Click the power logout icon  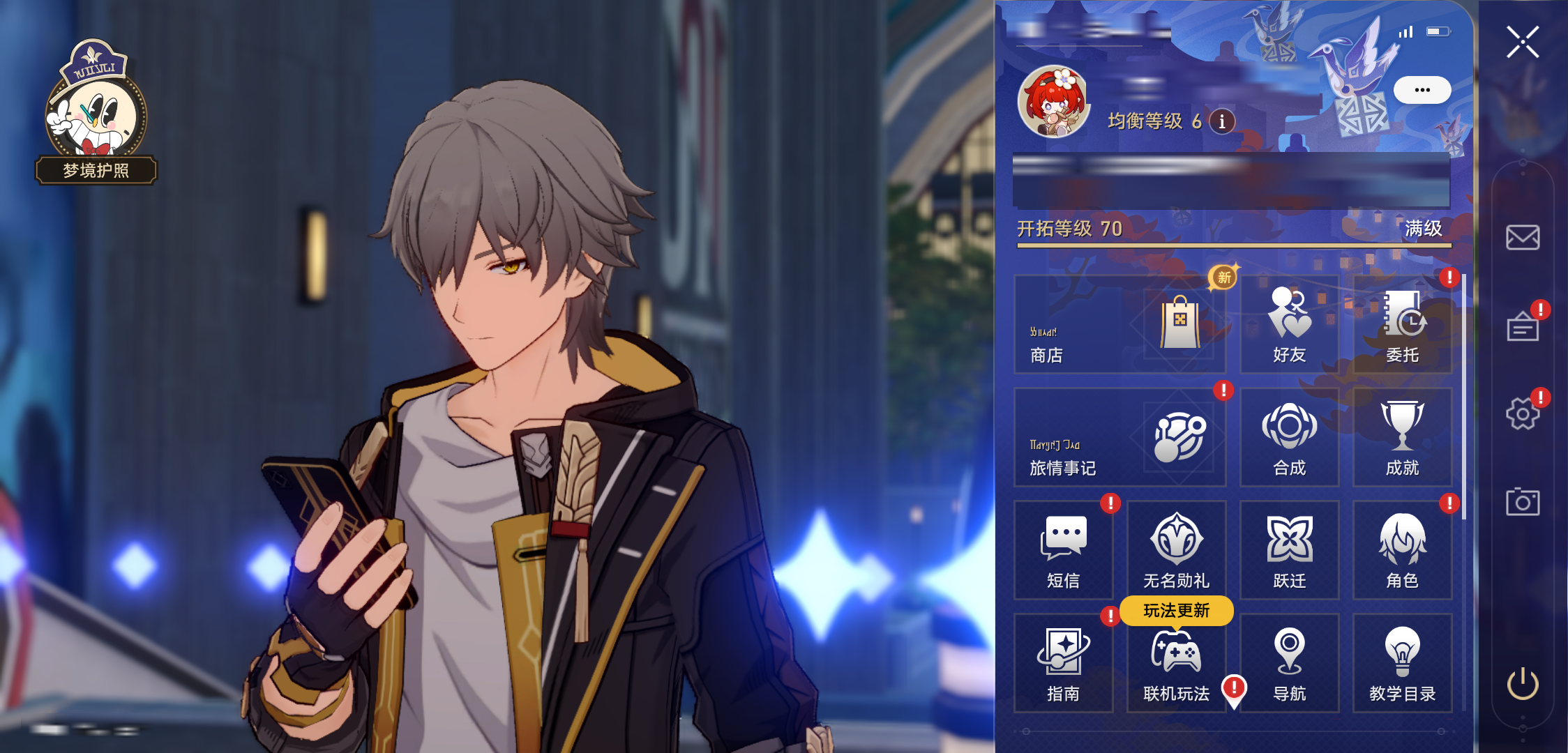click(1523, 683)
